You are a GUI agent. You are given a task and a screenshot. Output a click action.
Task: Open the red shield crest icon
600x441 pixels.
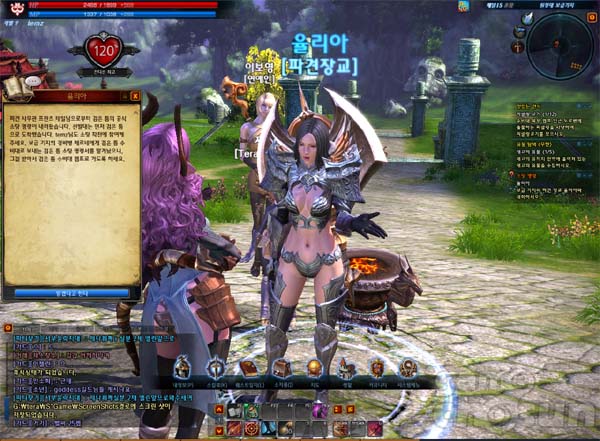pos(377,367)
